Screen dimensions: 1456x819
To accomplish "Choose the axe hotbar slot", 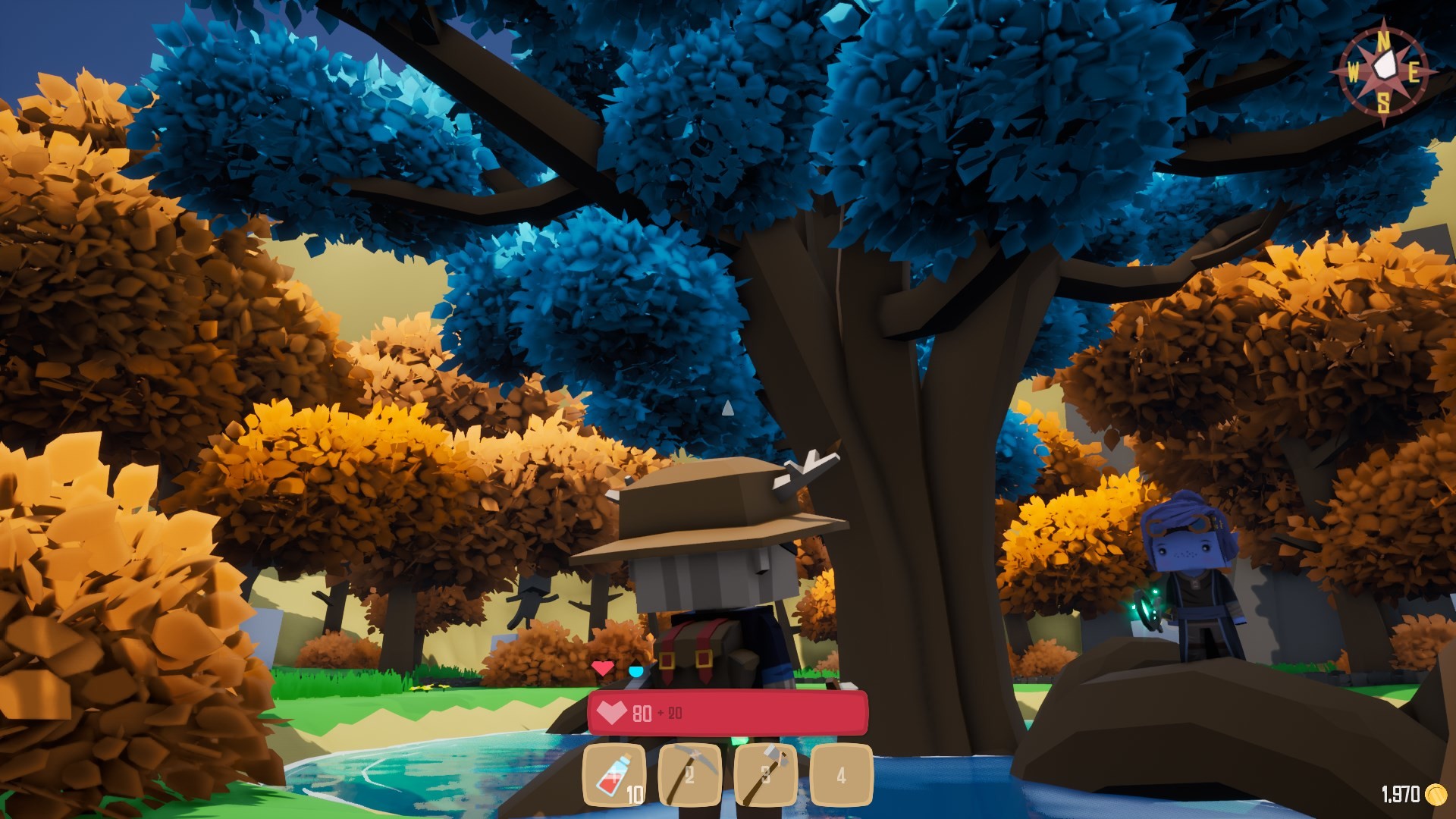I will click(x=765, y=775).
